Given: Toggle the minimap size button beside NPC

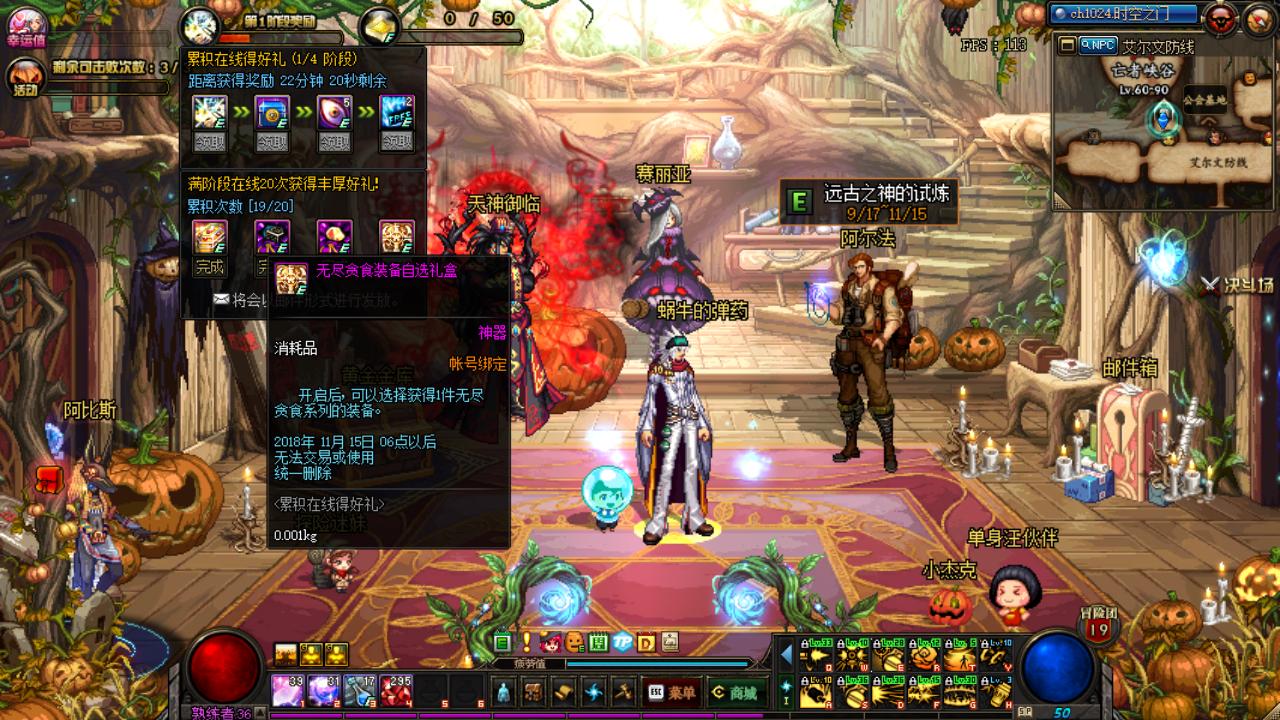Looking at the screenshot, I should tap(1067, 45).
